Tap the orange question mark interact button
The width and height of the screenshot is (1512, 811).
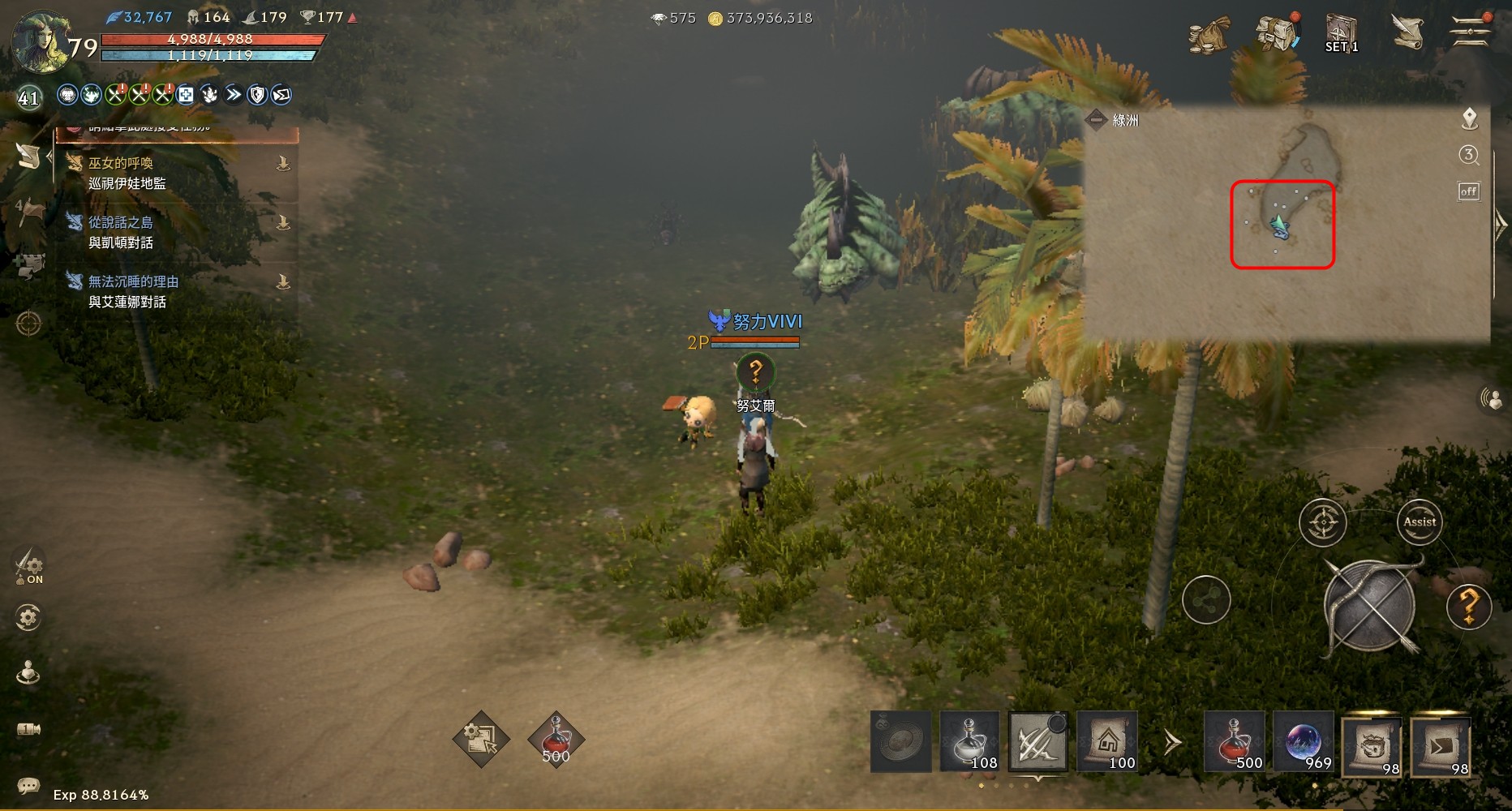click(1469, 606)
